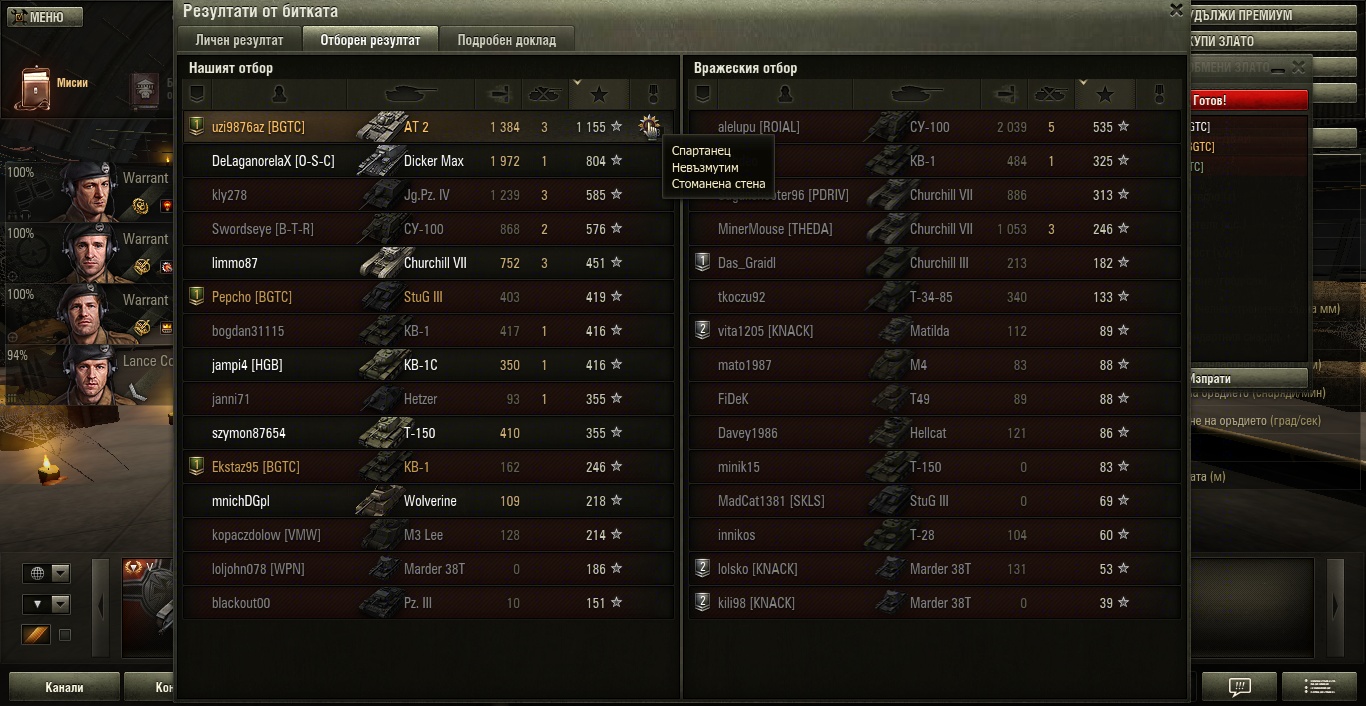This screenshot has height=706, width=1366.
Task: Choose enemy player alelupu [ROIAL] row
Action: coord(758,127)
